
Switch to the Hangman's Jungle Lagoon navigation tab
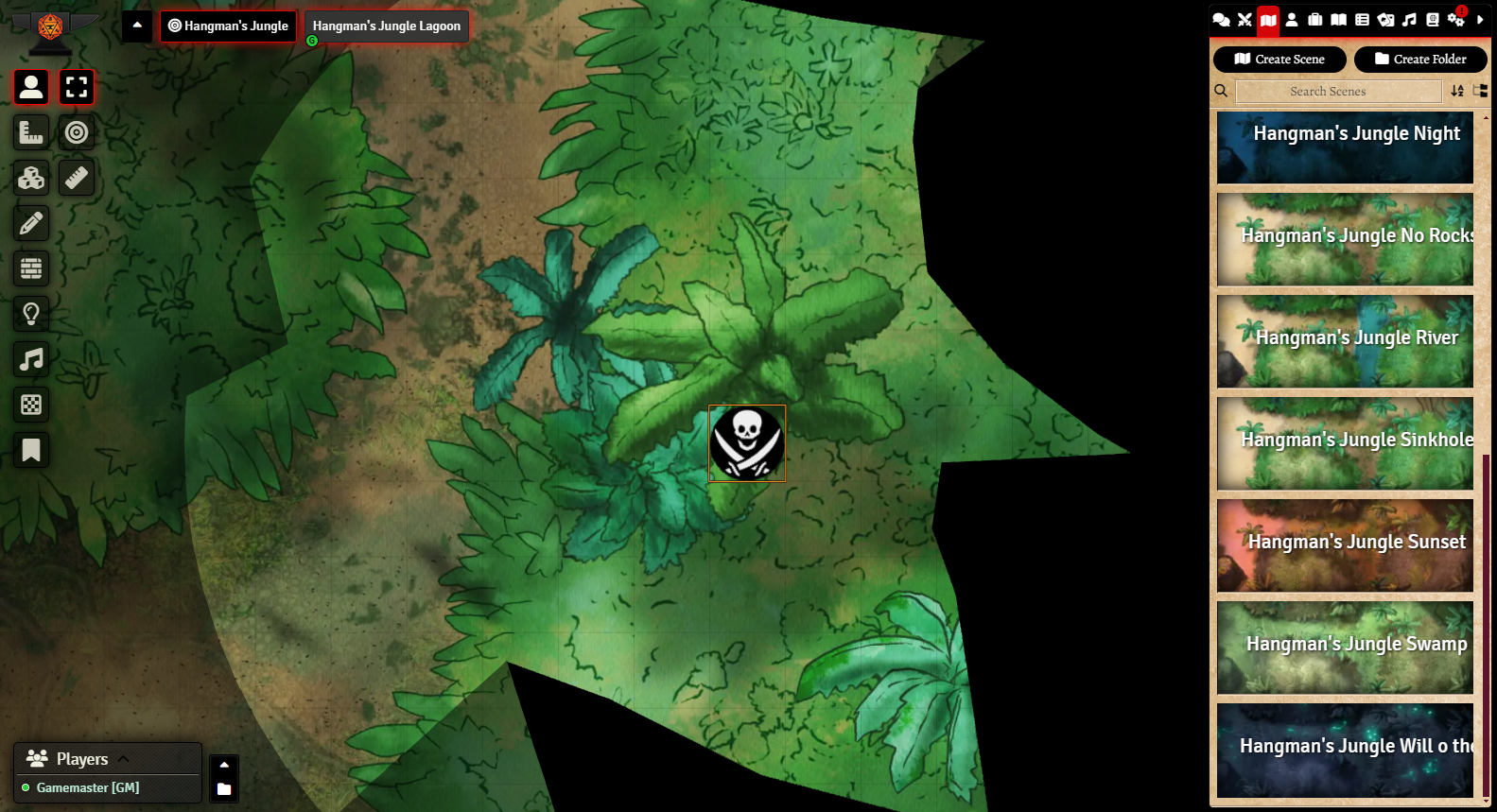click(386, 26)
